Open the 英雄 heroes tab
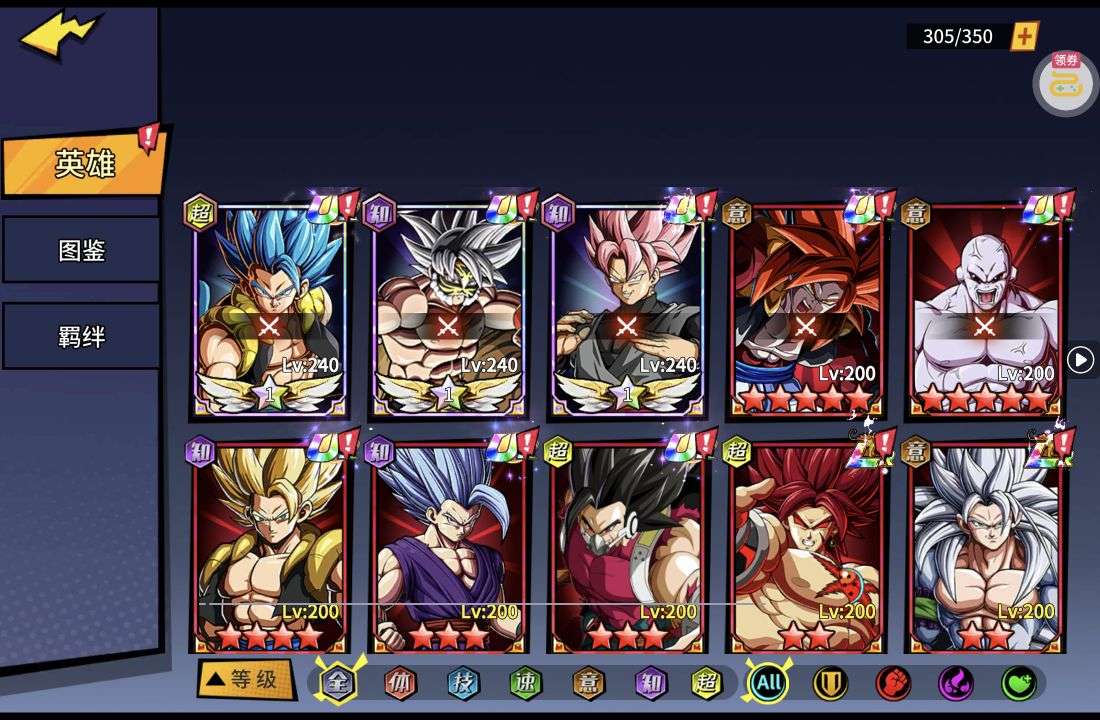Viewport: 1100px width, 720px height. [x=84, y=164]
